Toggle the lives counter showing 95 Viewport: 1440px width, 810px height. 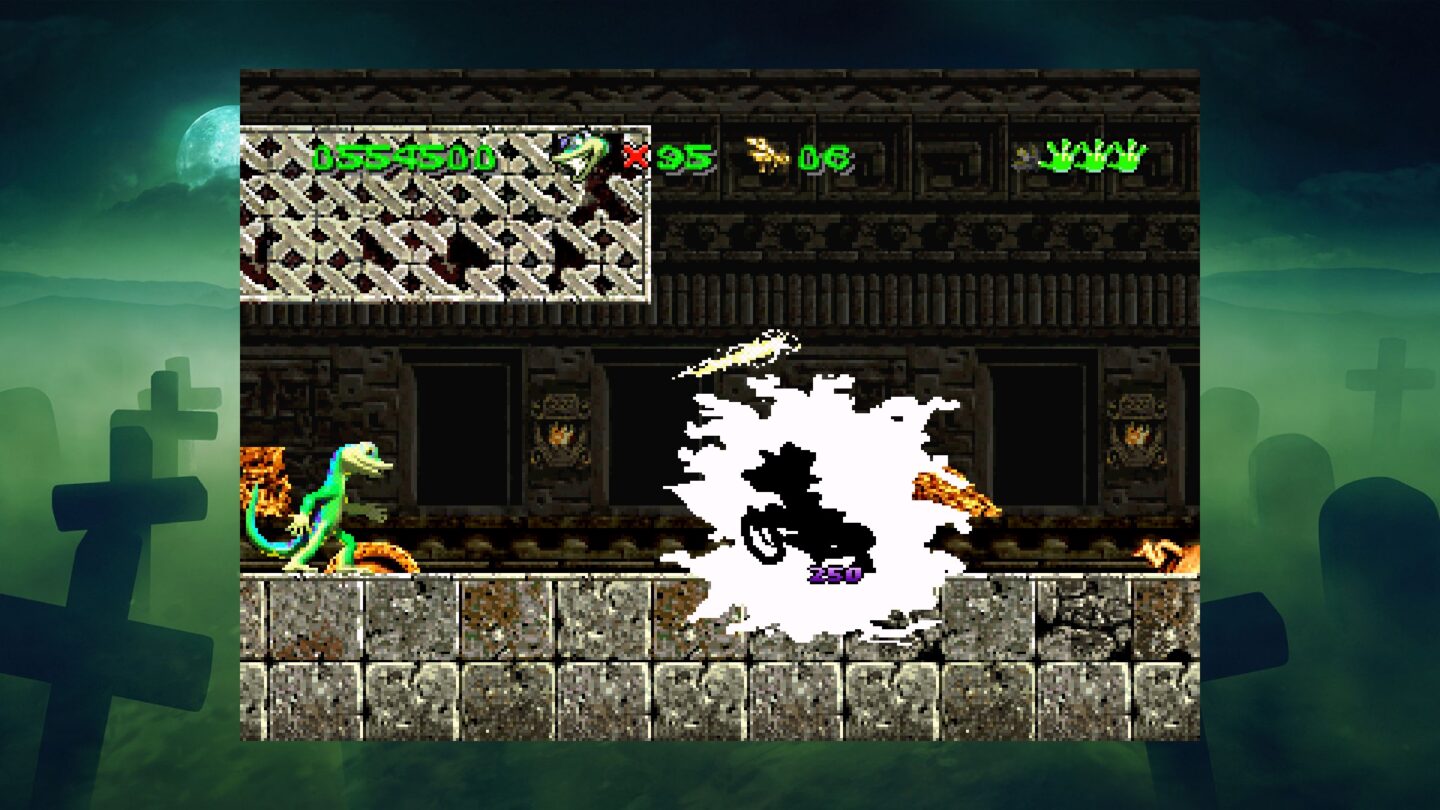[x=682, y=155]
